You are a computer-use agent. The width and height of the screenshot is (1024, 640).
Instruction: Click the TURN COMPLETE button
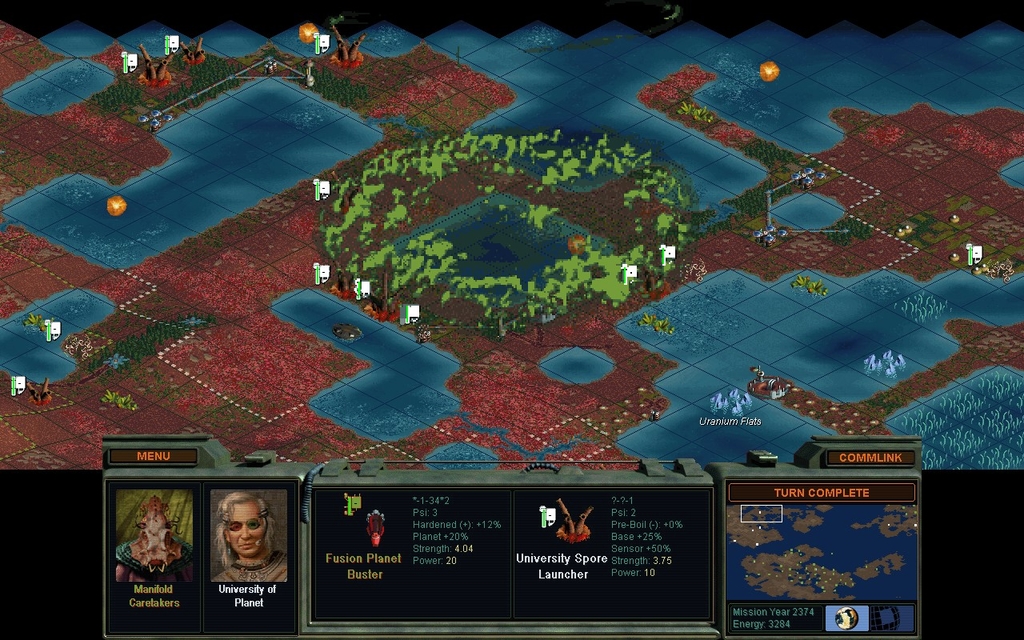pyautogui.click(x=821, y=493)
